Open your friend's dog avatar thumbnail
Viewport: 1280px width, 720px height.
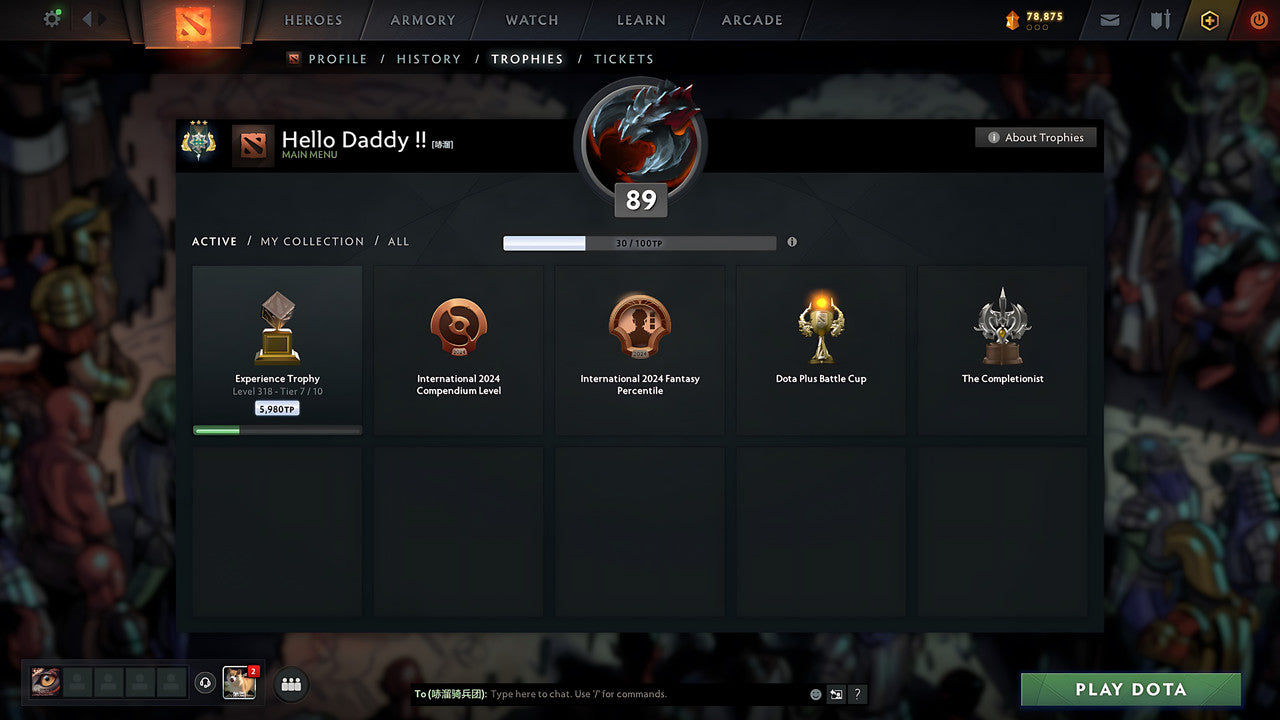pyautogui.click(x=238, y=683)
